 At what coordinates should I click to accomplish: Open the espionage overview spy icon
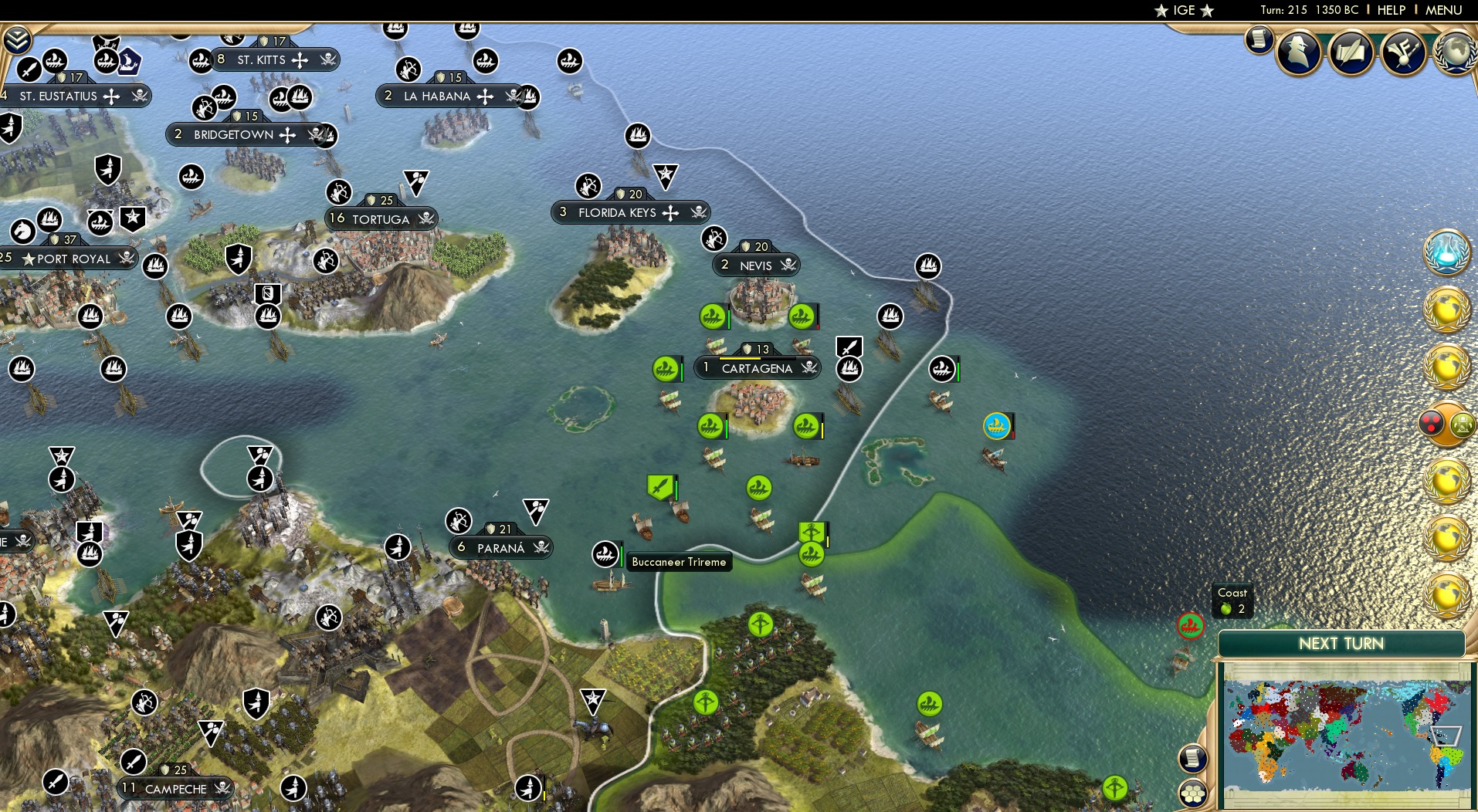point(1297,54)
